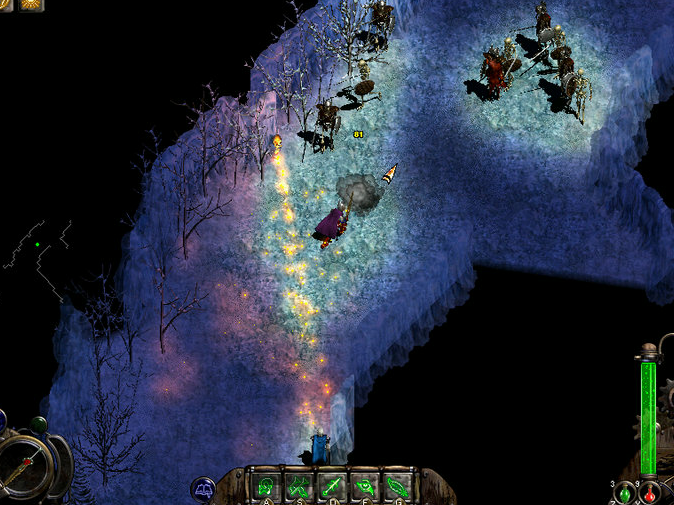Viewport: 674px width, 505px height.
Task: Use the green sword skill slot
Action: (331, 487)
